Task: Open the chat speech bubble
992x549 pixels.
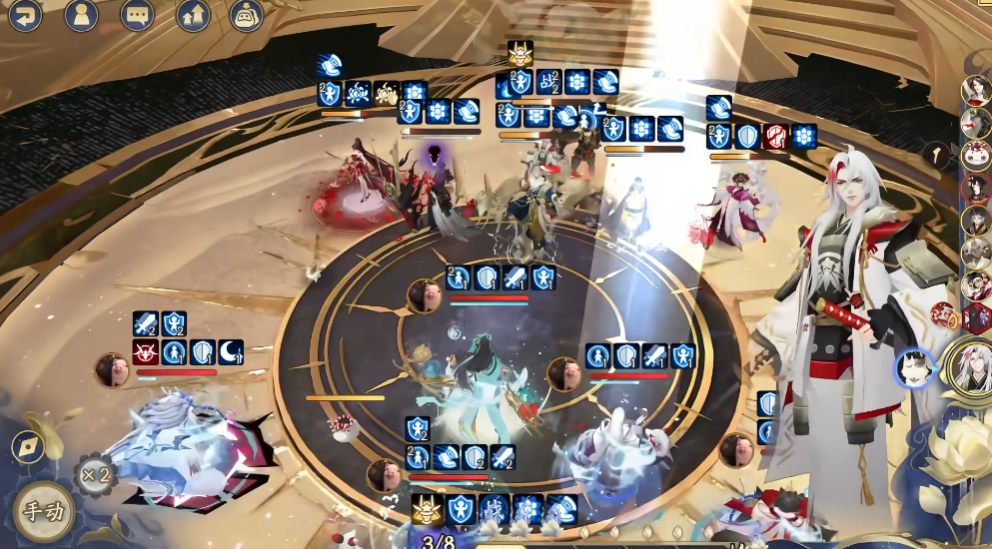Action: click(137, 15)
